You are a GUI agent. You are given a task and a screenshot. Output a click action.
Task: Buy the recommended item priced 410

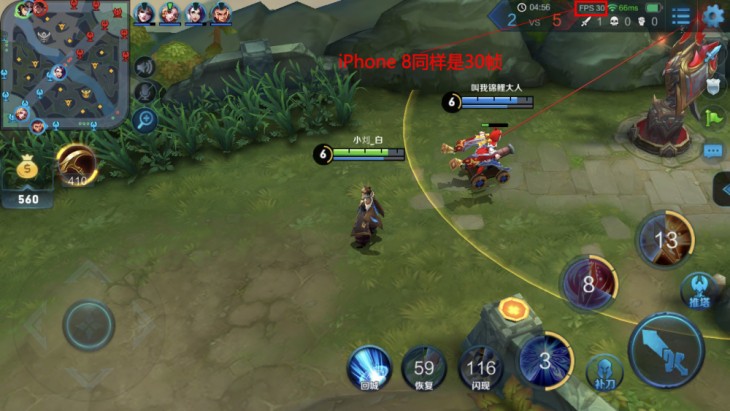76,165
